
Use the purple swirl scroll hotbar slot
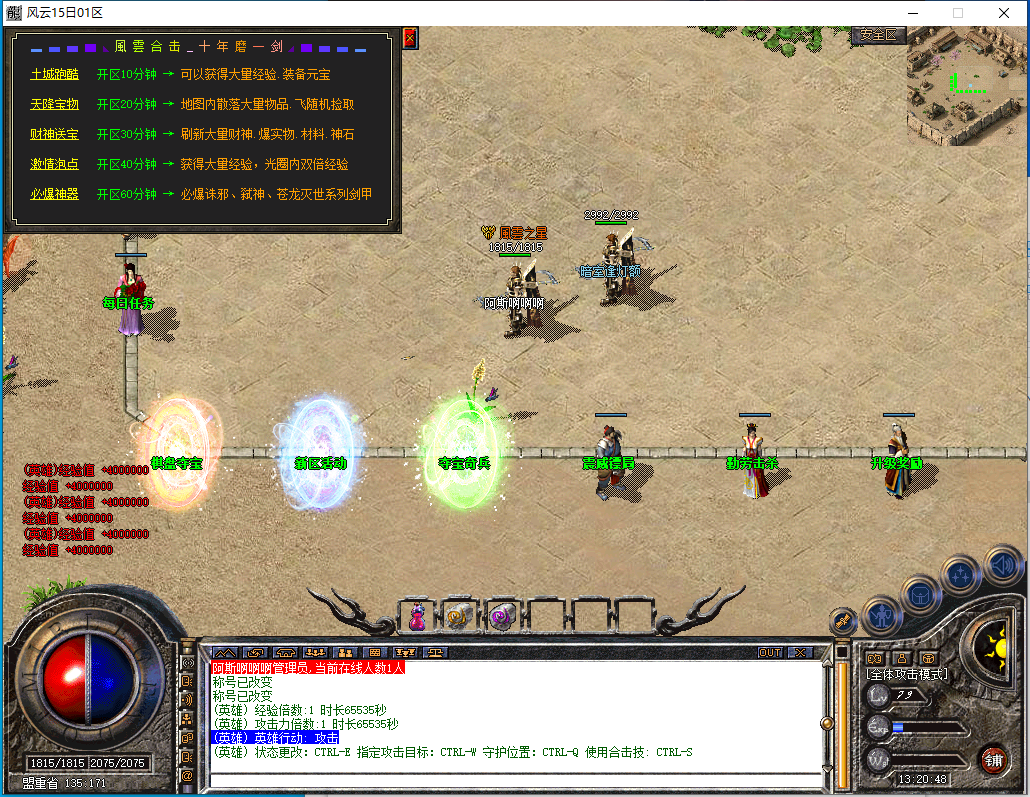(501, 616)
